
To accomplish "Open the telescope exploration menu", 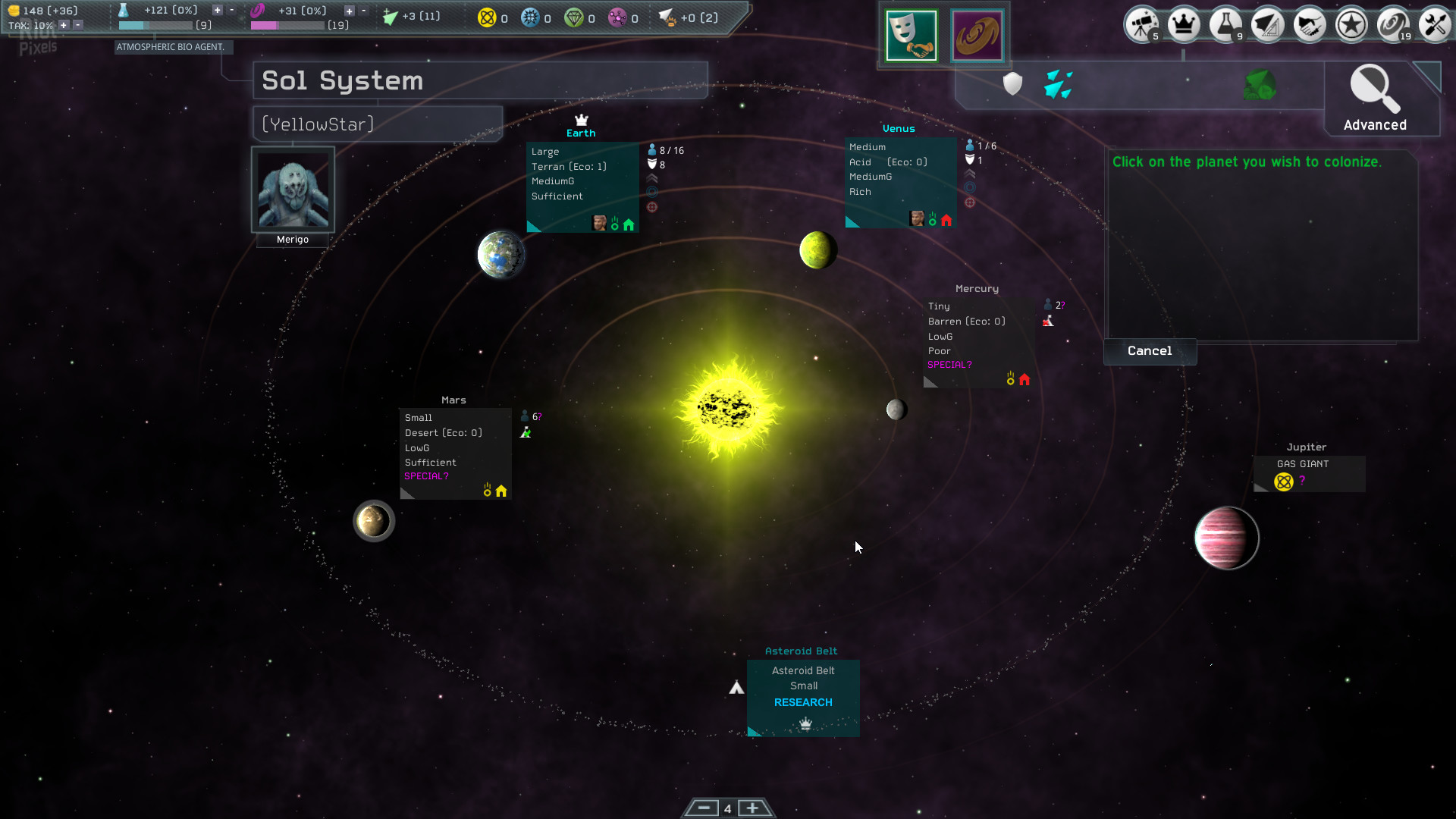I will (x=1141, y=25).
